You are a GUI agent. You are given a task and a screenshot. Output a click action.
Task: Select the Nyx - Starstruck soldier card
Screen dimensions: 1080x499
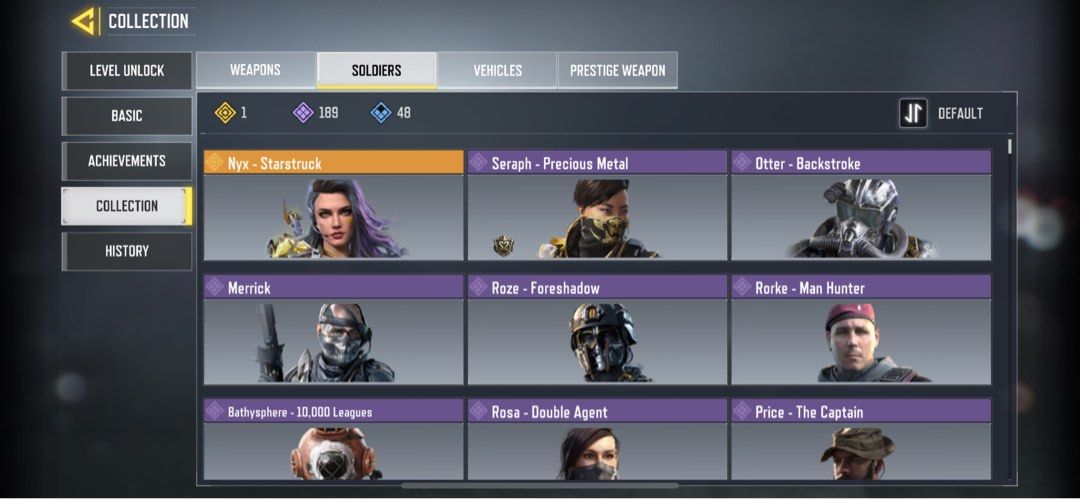pyautogui.click(x=334, y=207)
